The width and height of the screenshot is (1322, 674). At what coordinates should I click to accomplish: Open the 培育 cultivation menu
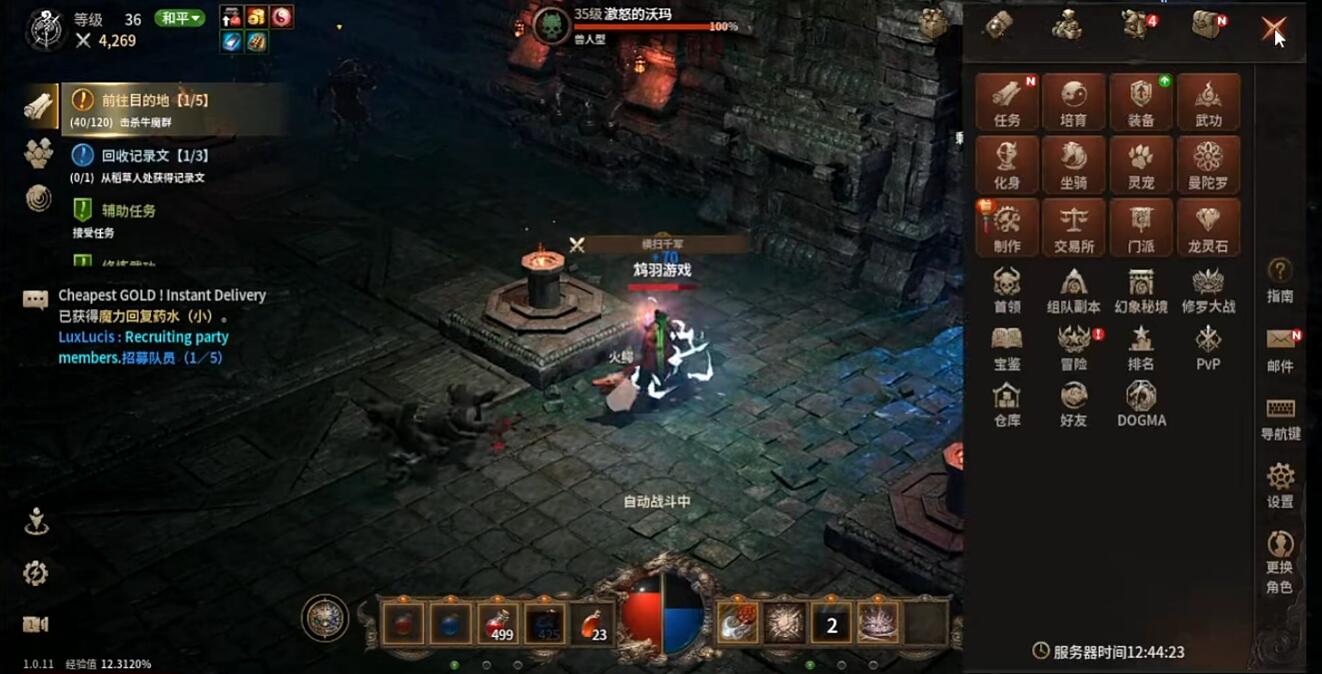coord(1074,102)
